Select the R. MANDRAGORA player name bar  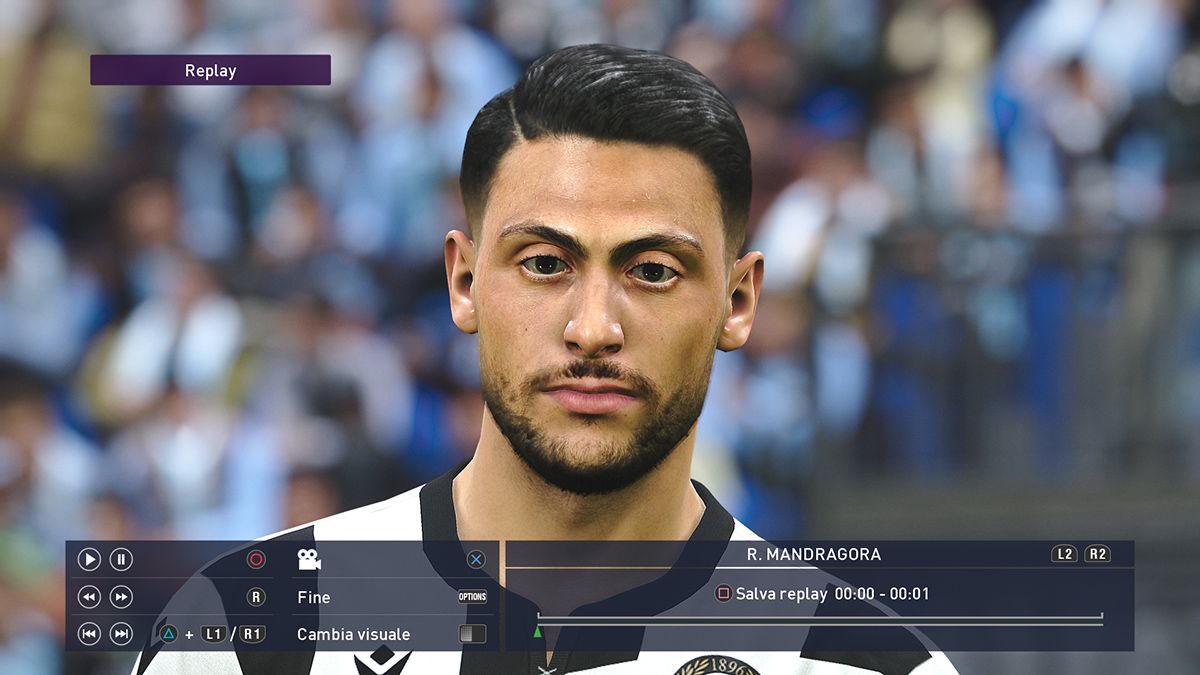pos(814,554)
